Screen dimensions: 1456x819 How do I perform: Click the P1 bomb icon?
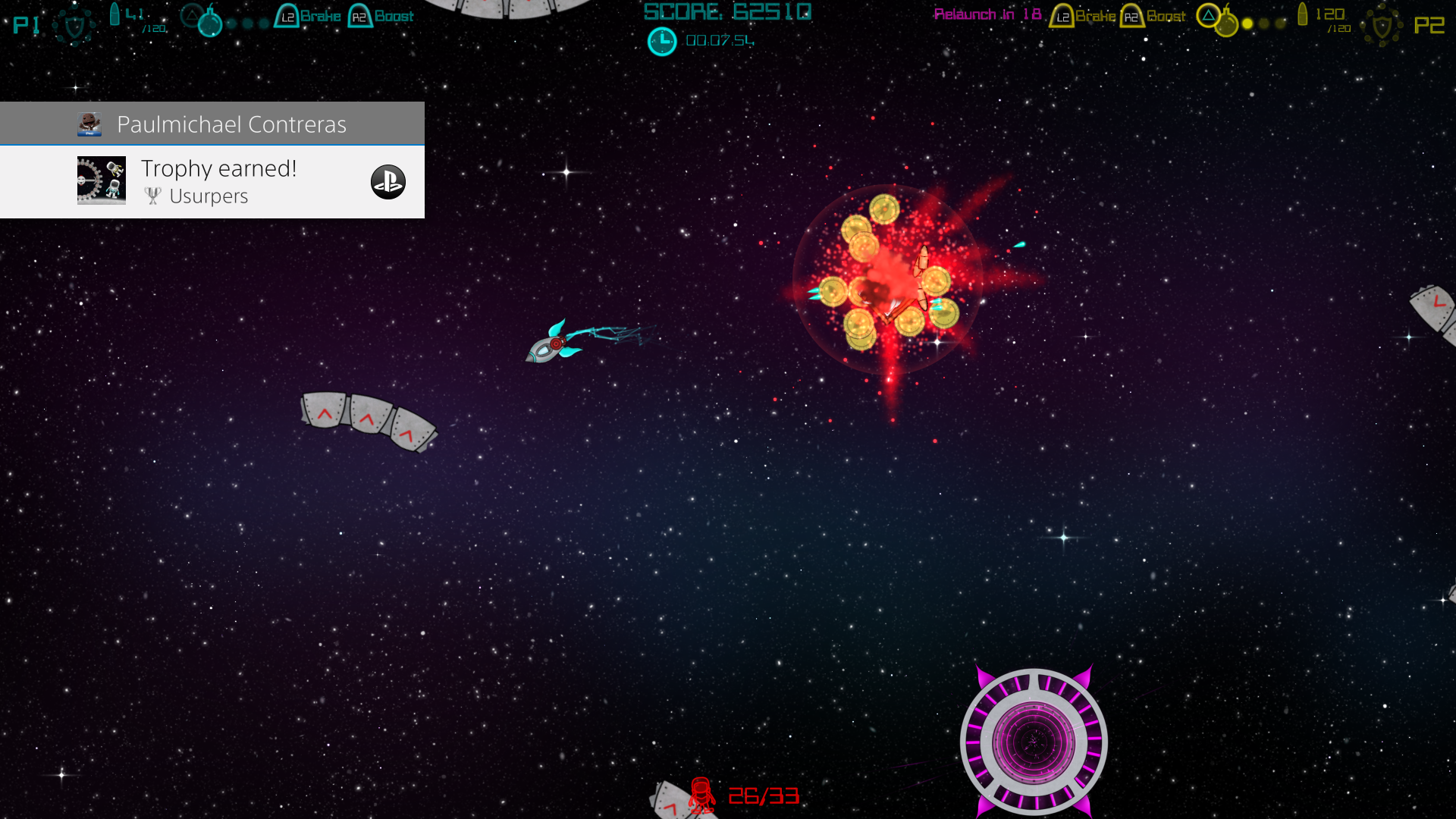point(211,25)
